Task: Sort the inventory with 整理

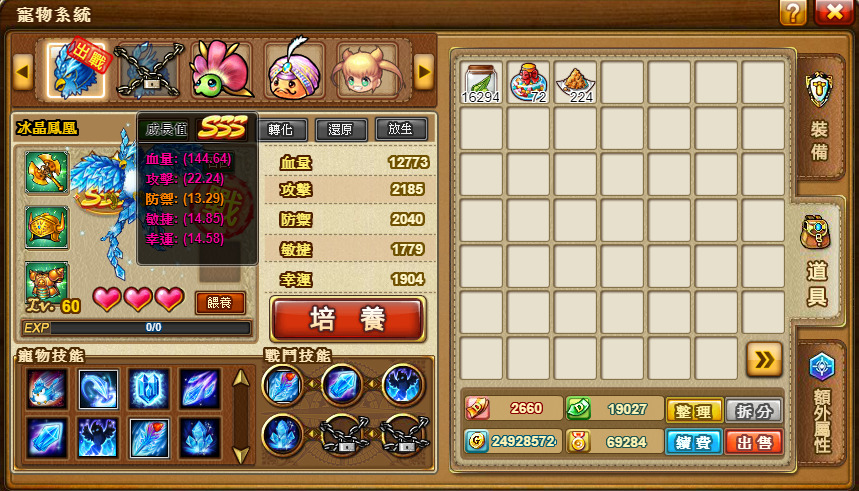Action: point(694,411)
